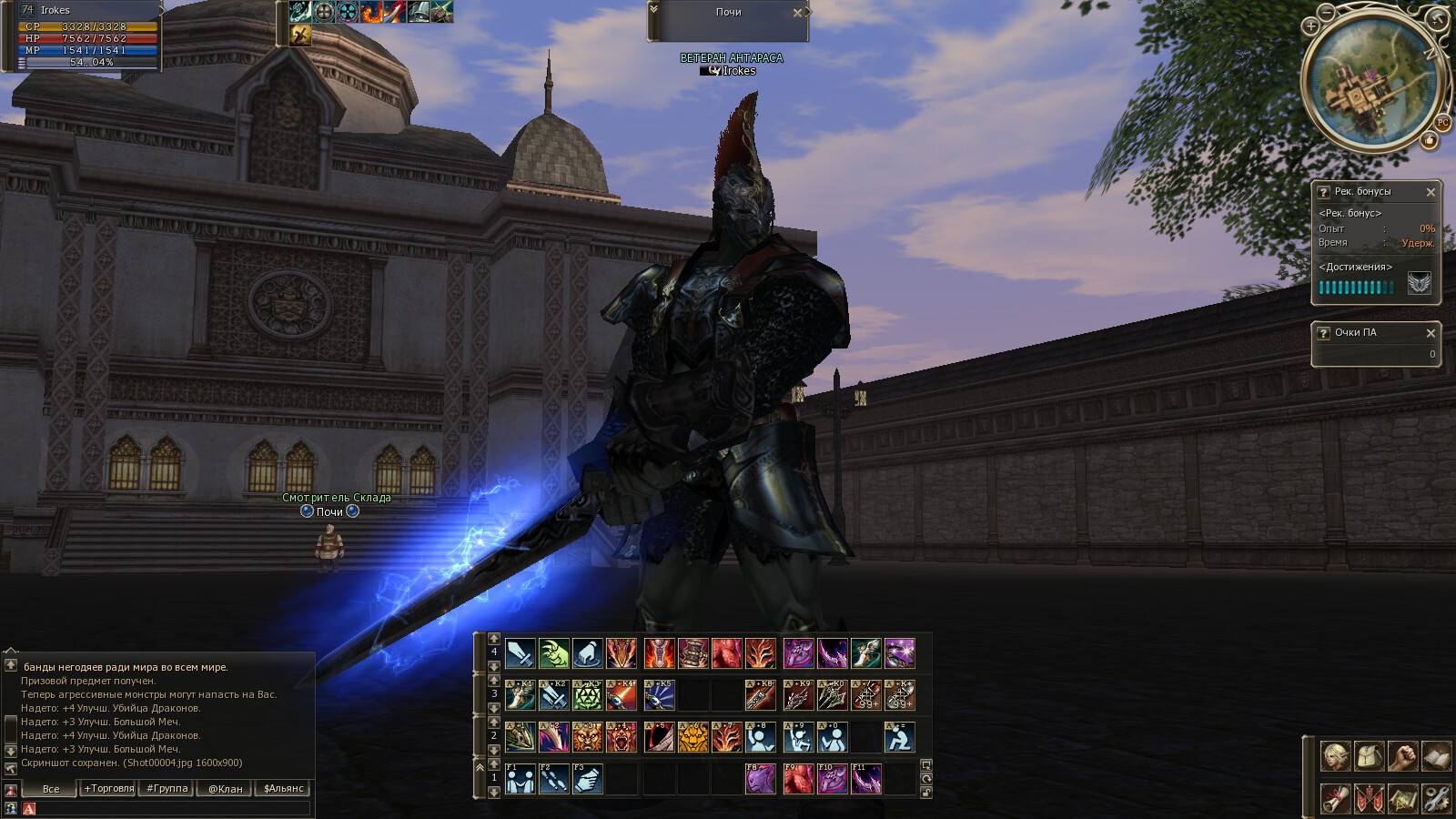Open the world map scroll icon

pos(1402,798)
